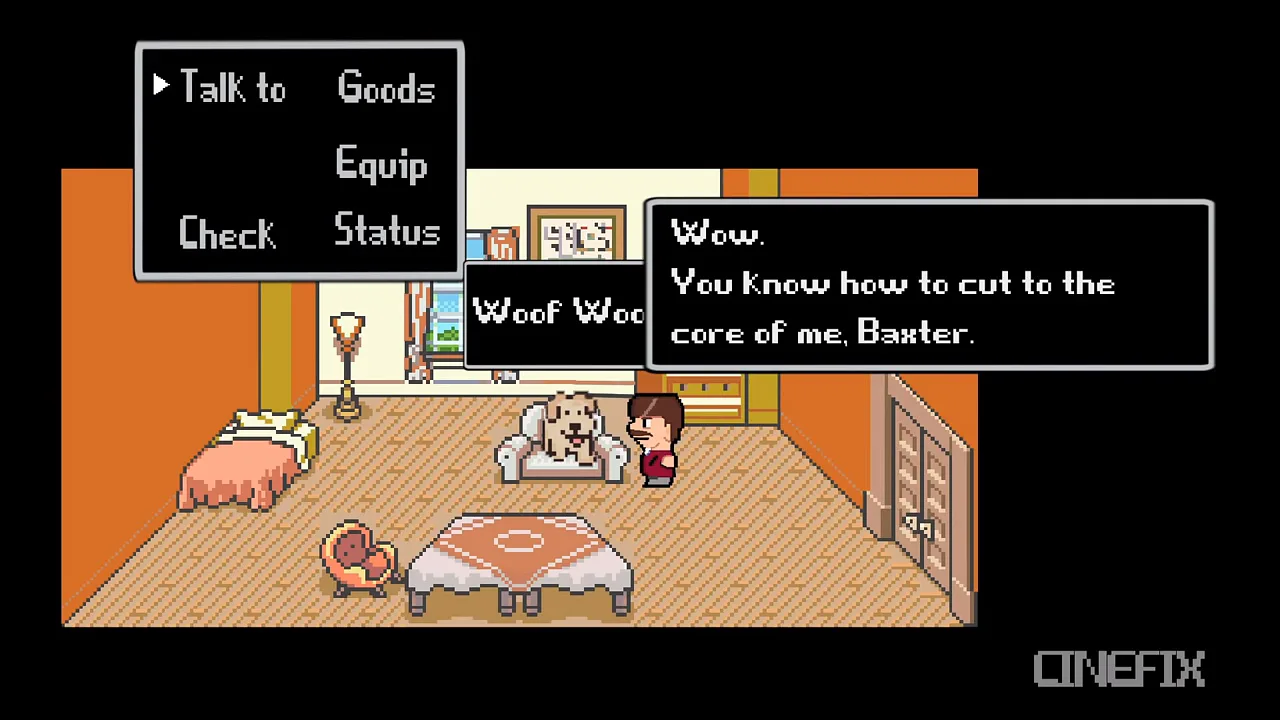Screen dimensions: 1280x720
Task: Select the Talk to command
Action: pyautogui.click(x=232, y=89)
